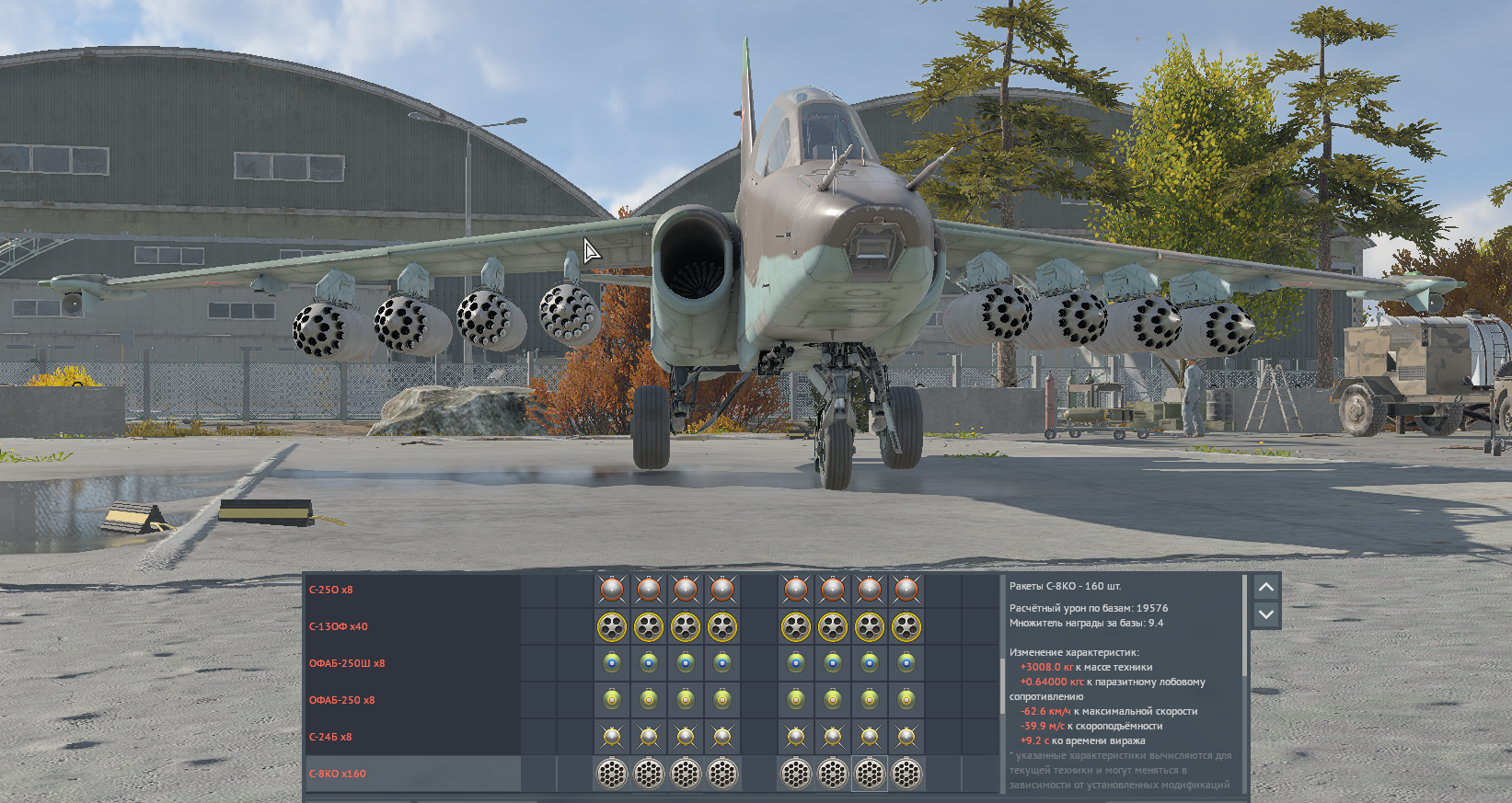This screenshot has width=1512, height=803.
Task: Pick the ОФАБ-250Ш x8 bomb preset
Action: 347,663
